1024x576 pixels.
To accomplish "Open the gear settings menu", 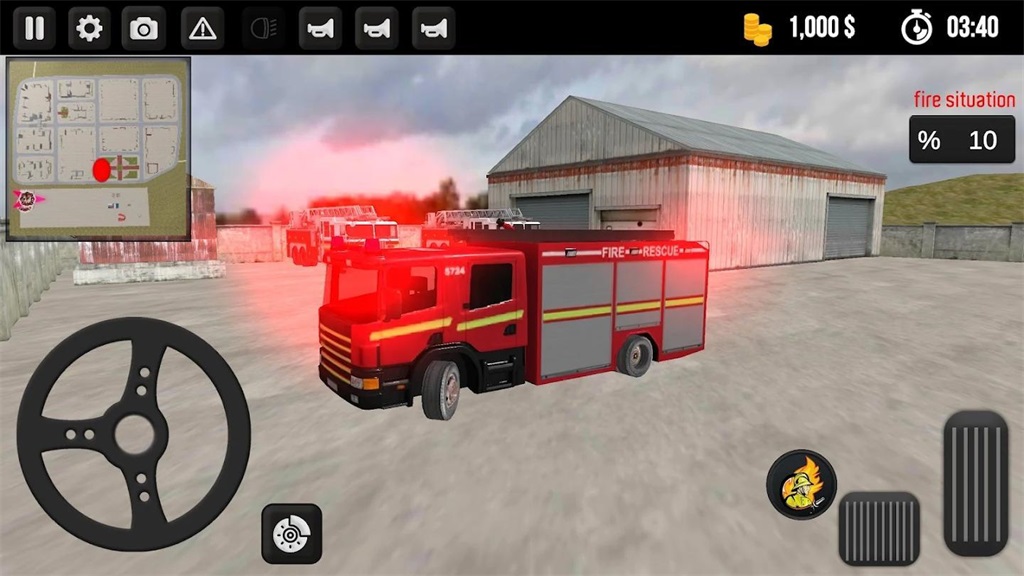I will click(89, 28).
